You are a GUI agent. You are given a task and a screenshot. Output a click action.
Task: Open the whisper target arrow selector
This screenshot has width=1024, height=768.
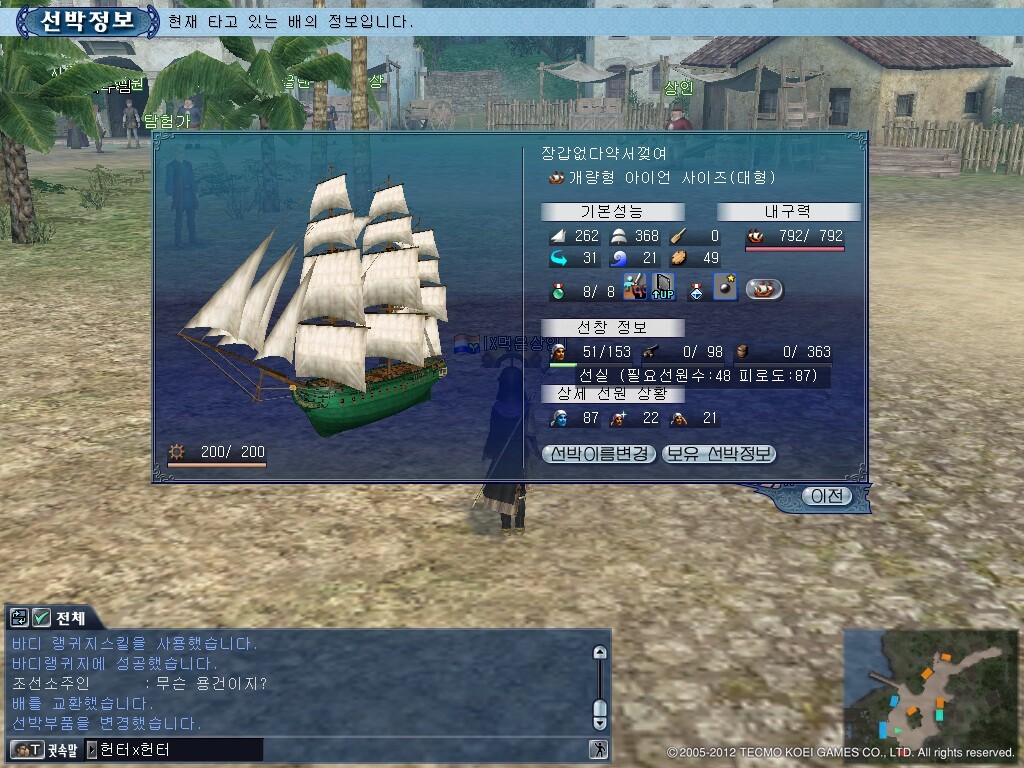(92, 749)
